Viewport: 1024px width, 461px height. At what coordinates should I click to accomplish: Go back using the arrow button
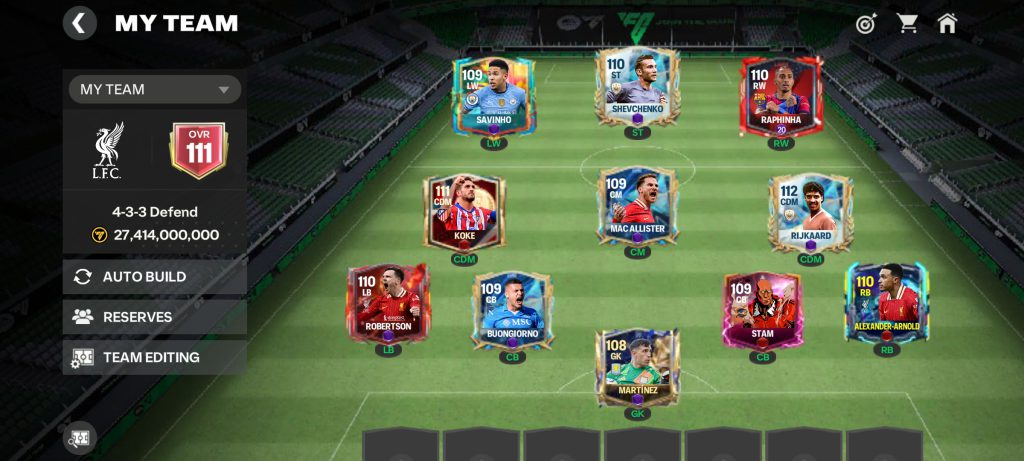point(80,22)
